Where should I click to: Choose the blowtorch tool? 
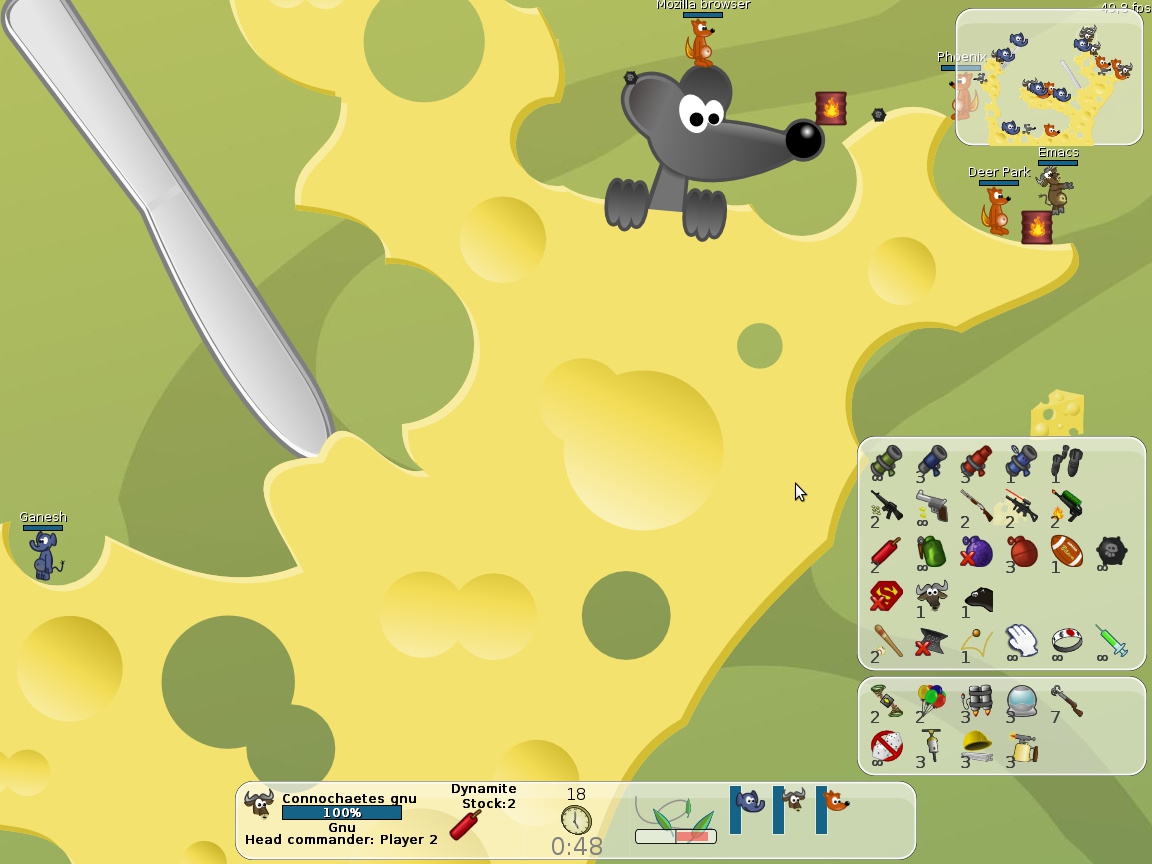(x=1021, y=745)
